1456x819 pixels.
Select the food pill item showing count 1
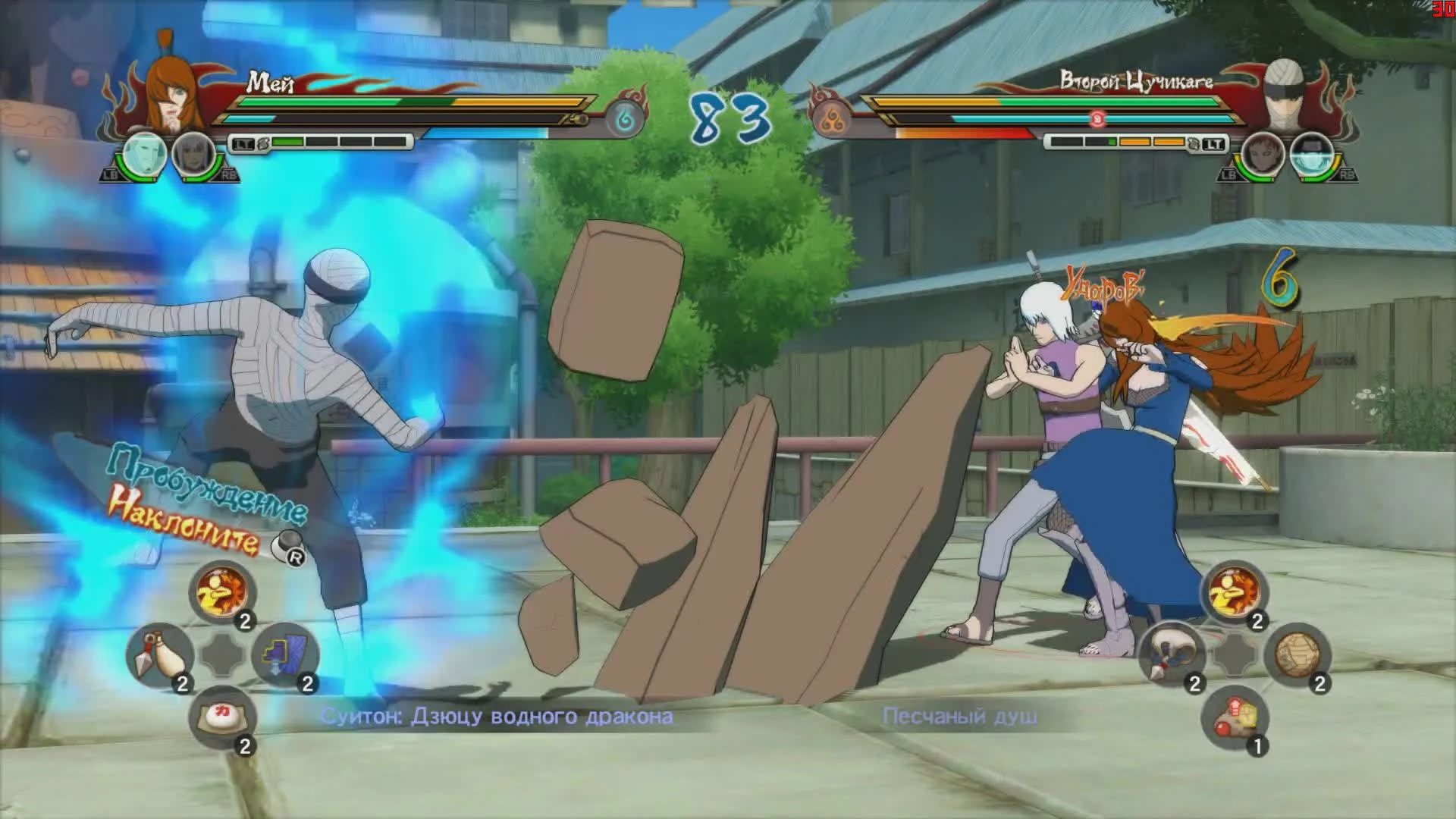1232,717
